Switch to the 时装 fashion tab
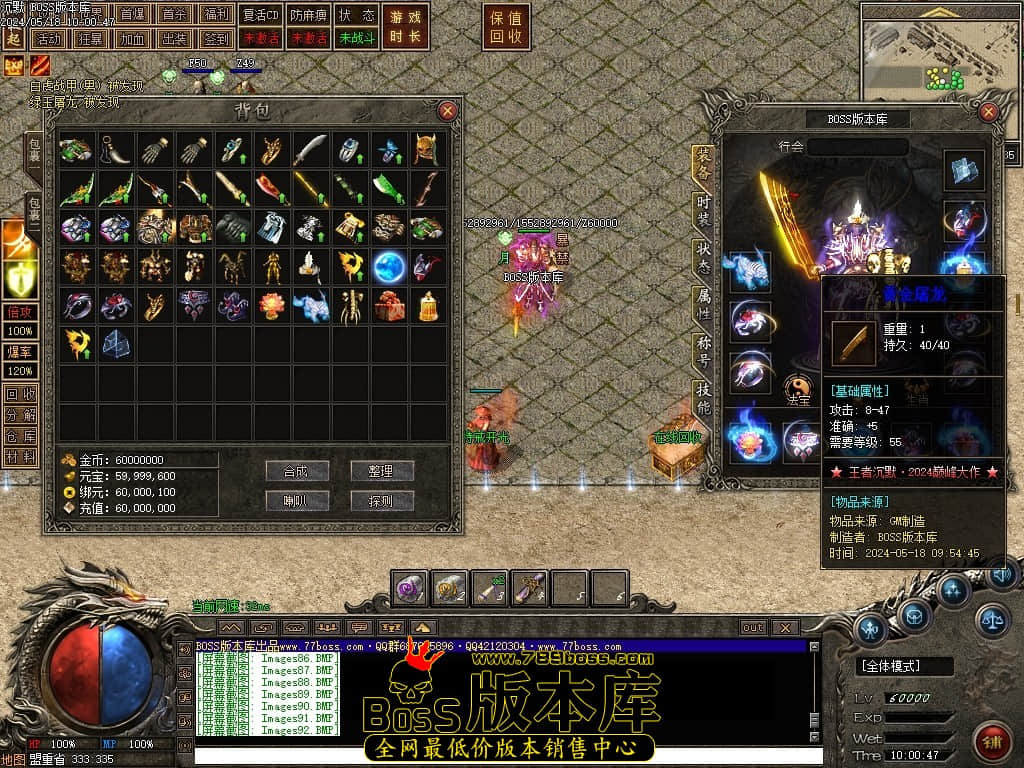The width and height of the screenshot is (1024, 768). click(x=704, y=209)
